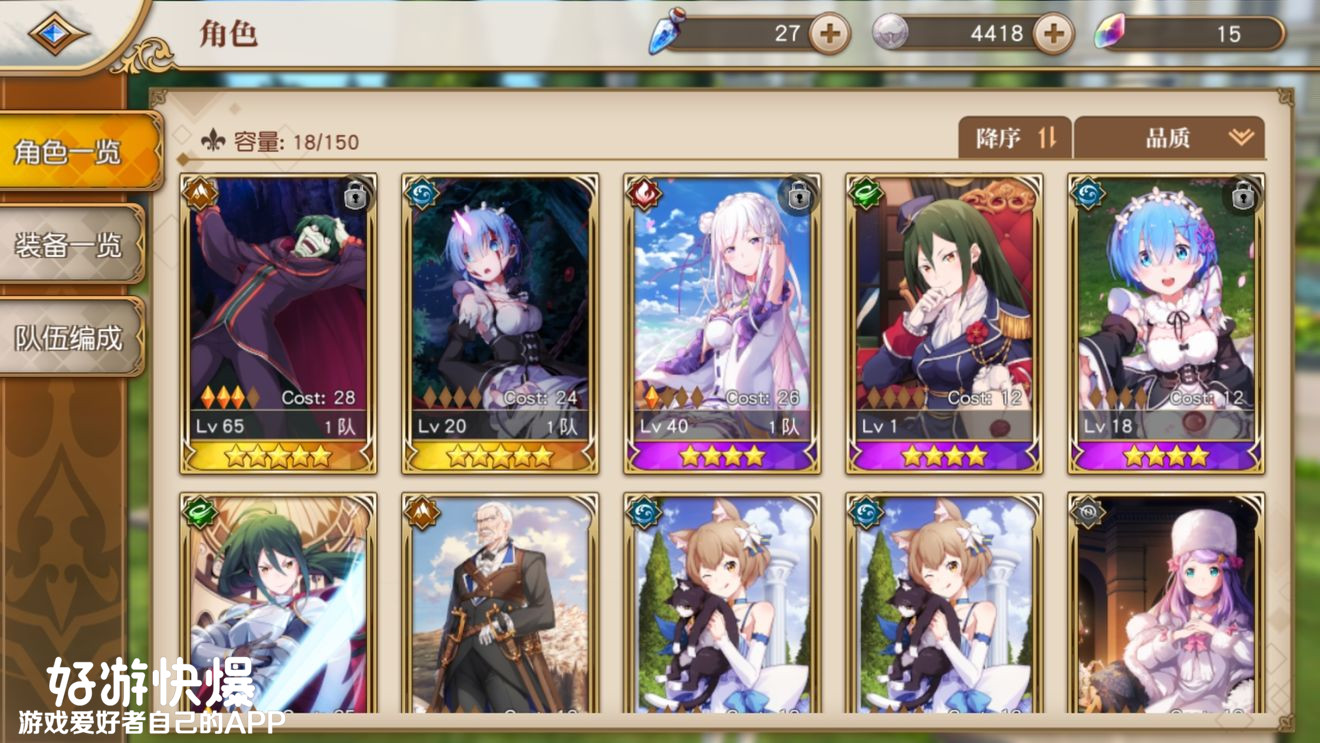1320x743 pixels.
Task: Choose the Lv 20 horned Rem card
Action: point(500,322)
